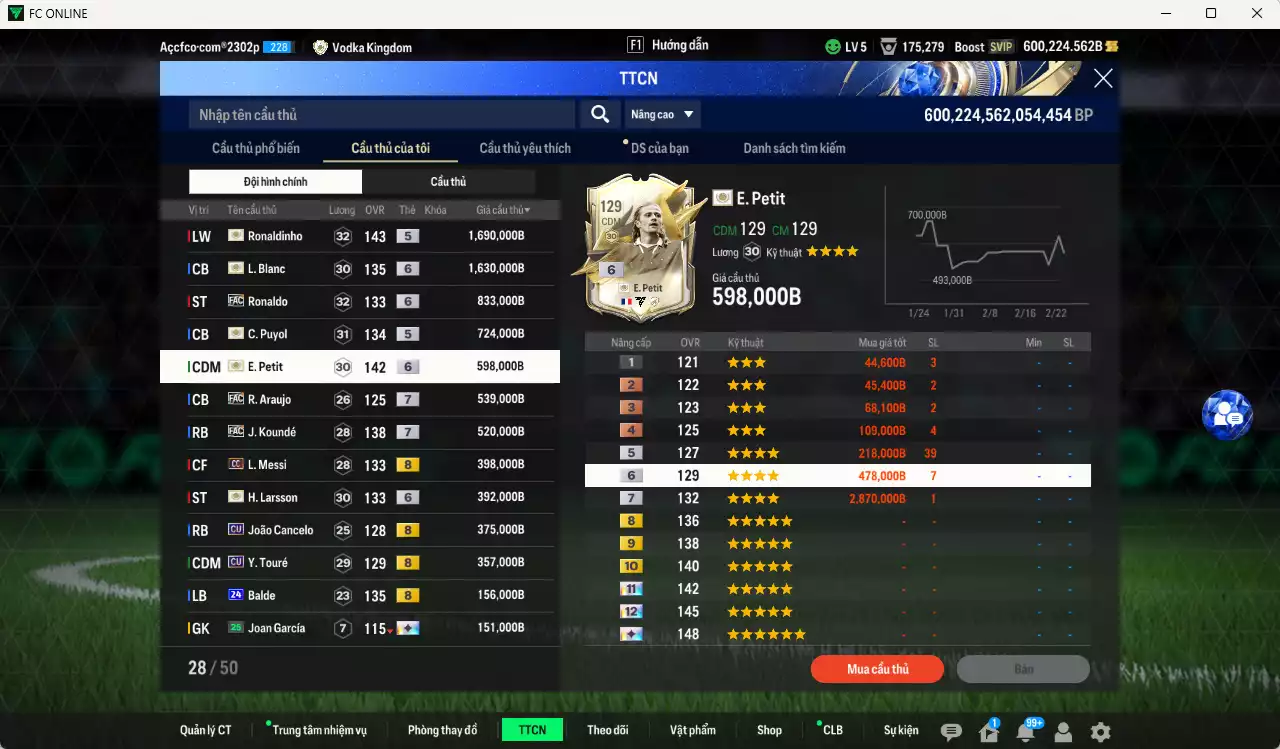Select upgrade level 10 row in price table
The height and width of the screenshot is (749, 1280).
(x=840, y=565)
